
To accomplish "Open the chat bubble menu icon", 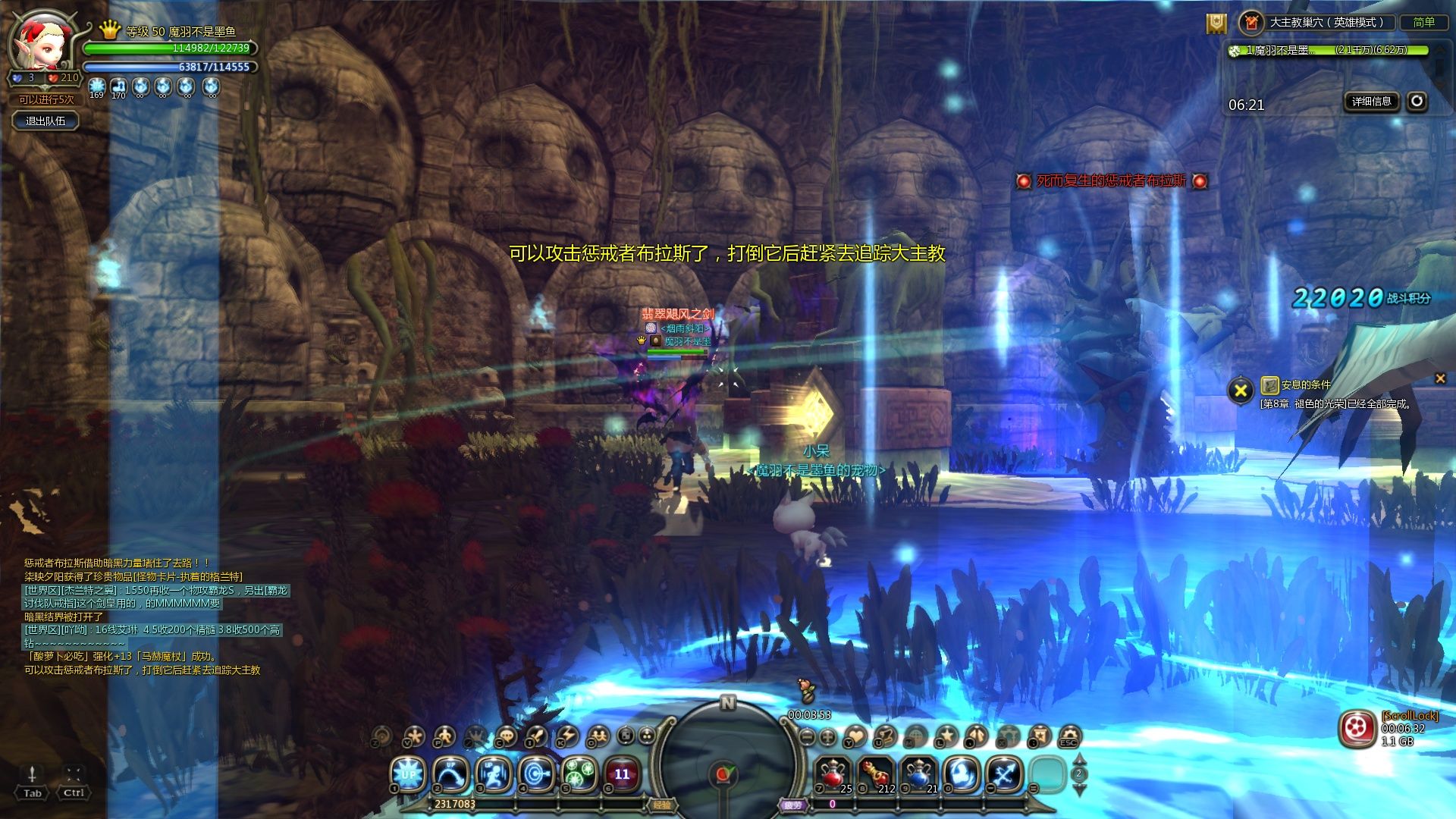I will (505, 736).
